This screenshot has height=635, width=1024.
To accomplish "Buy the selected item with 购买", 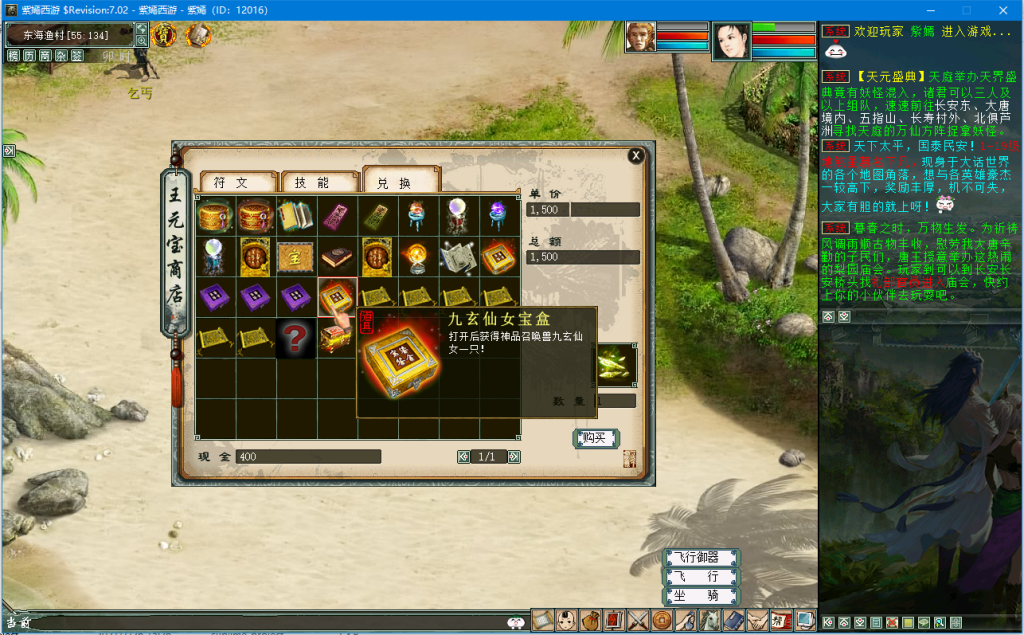I will [595, 438].
